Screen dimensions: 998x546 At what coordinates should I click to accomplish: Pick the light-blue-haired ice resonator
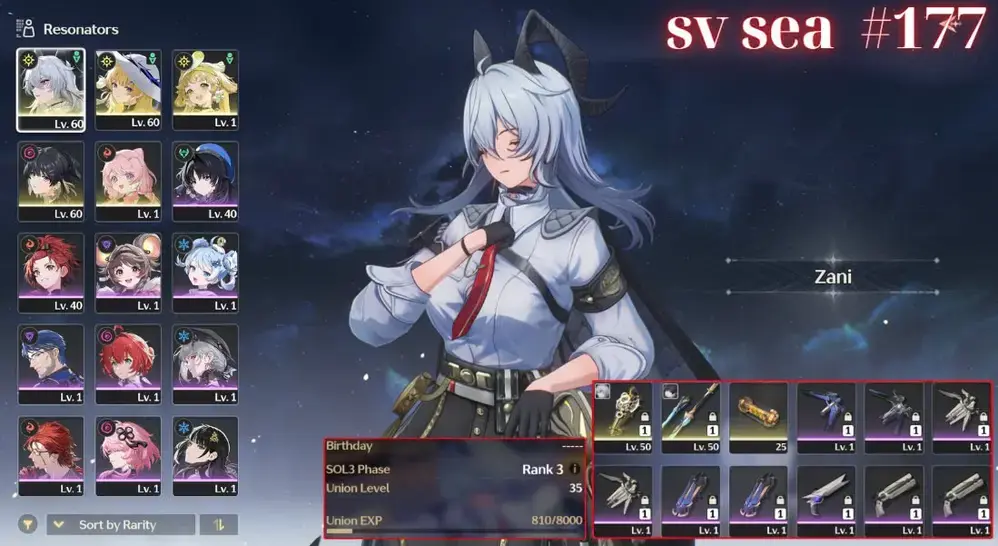[x=205, y=272]
